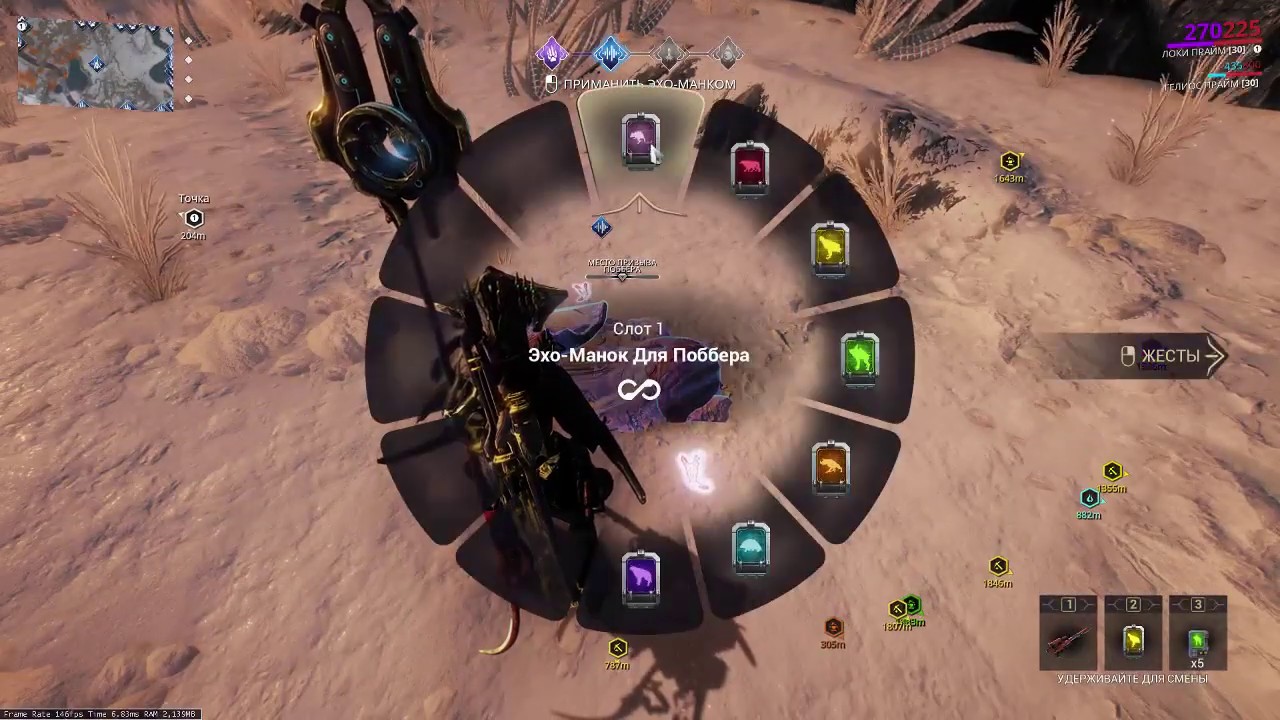Viewport: 1280px width, 720px height.
Task: Choose the orange echo-lure wheel slot
Action: [x=831, y=467]
